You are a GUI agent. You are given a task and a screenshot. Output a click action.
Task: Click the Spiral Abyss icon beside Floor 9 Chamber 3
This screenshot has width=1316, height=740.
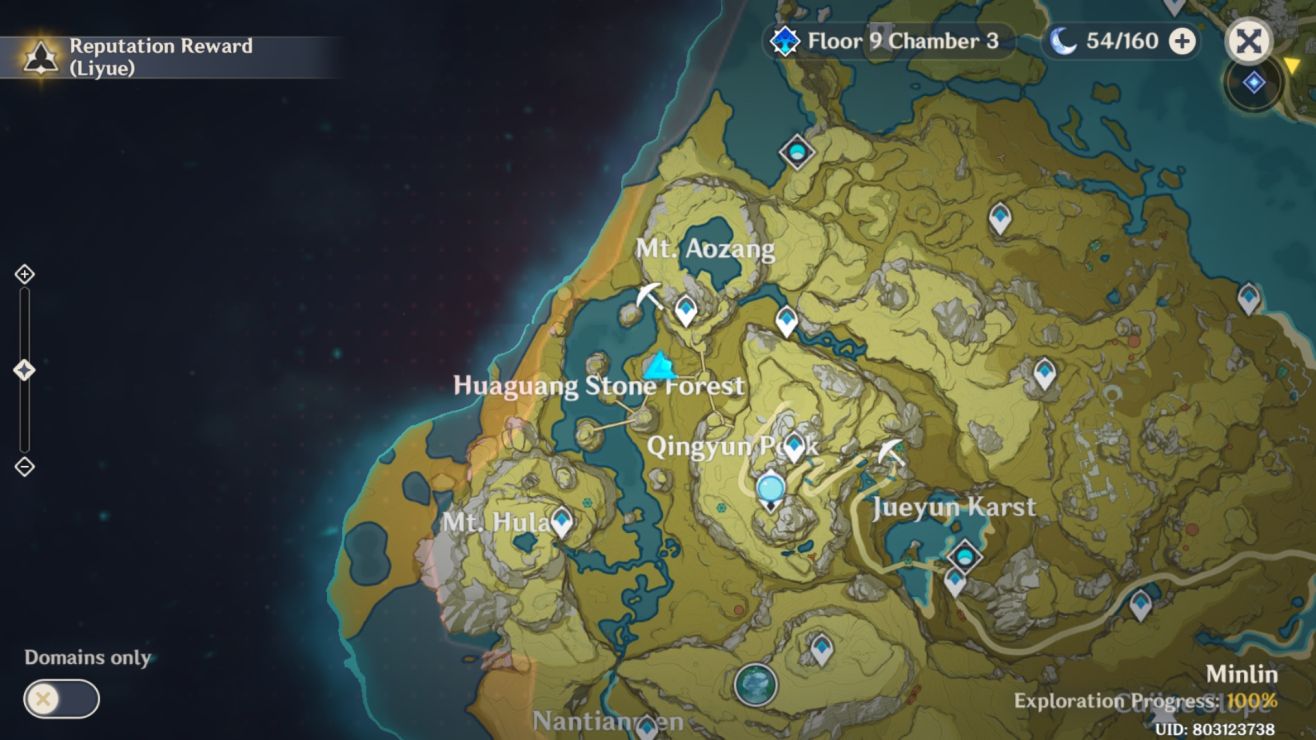pyautogui.click(x=786, y=42)
